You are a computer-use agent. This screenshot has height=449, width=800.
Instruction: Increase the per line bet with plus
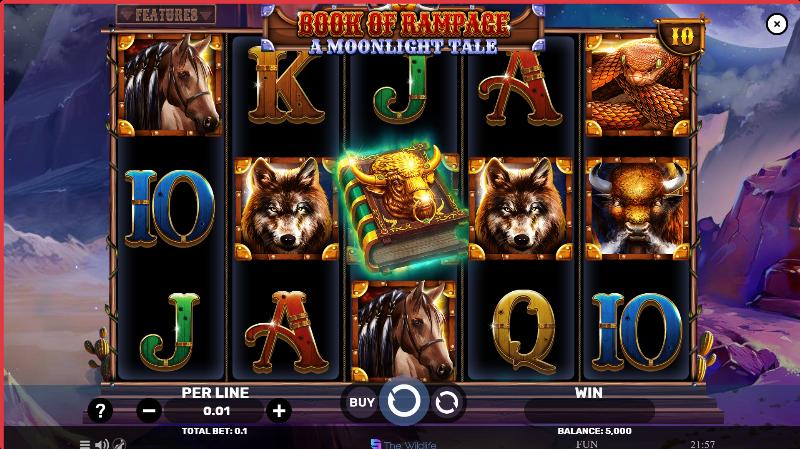(279, 410)
